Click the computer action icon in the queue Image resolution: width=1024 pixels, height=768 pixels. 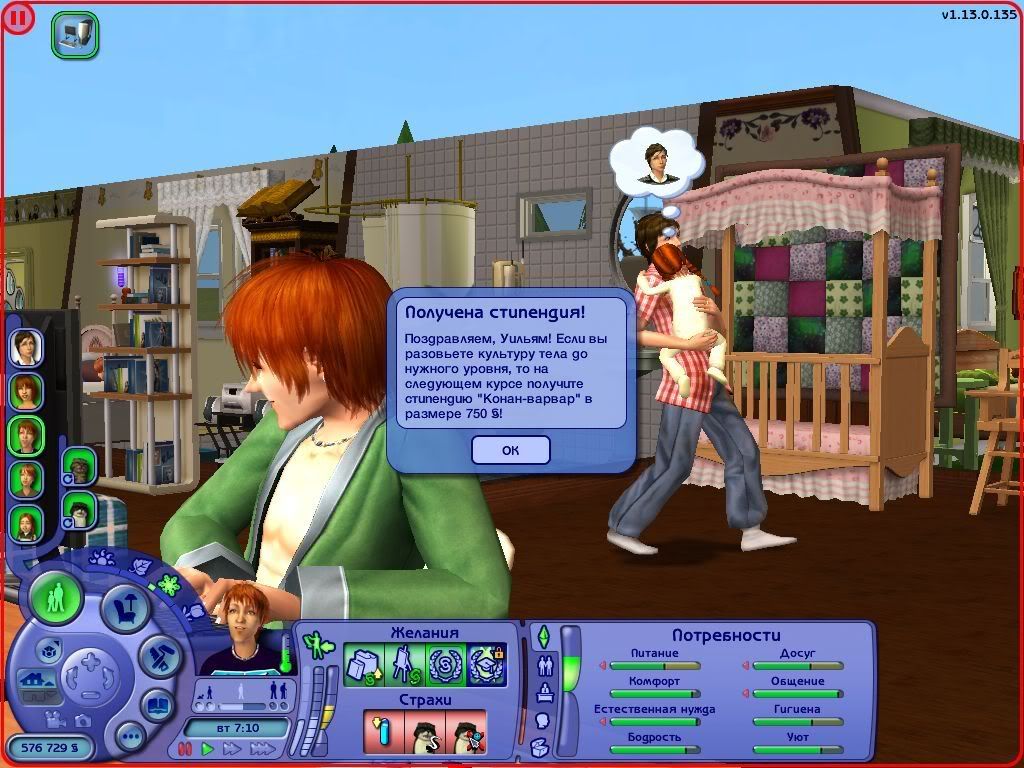click(75, 35)
